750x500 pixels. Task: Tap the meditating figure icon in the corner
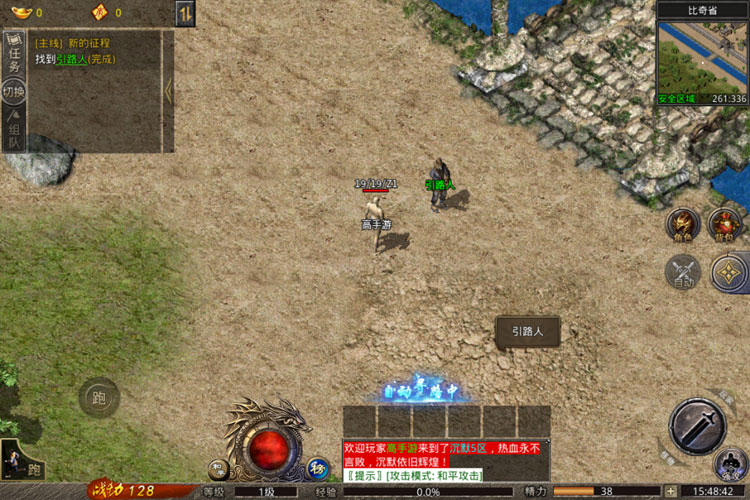click(731, 465)
